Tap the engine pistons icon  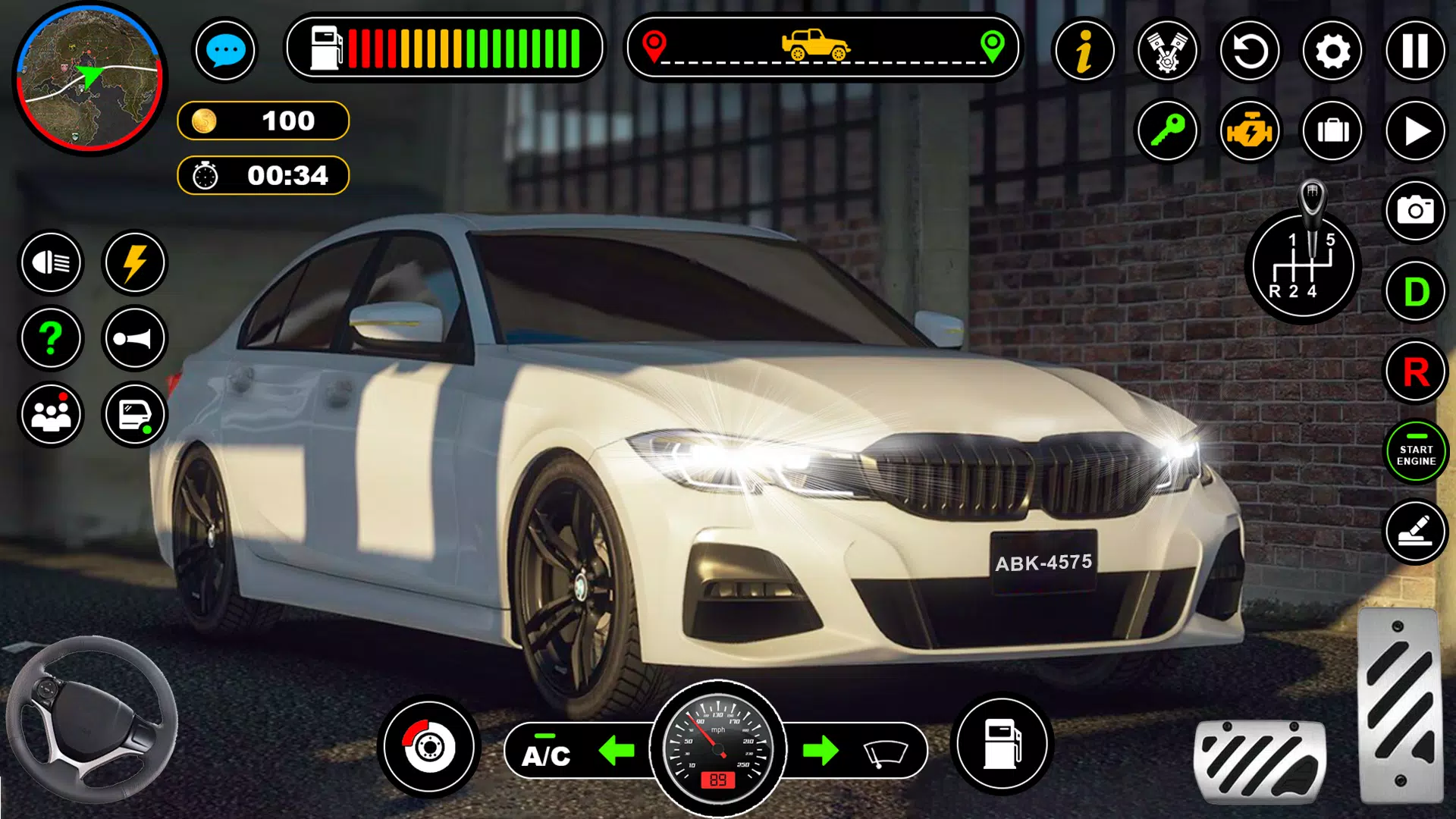(x=1167, y=51)
